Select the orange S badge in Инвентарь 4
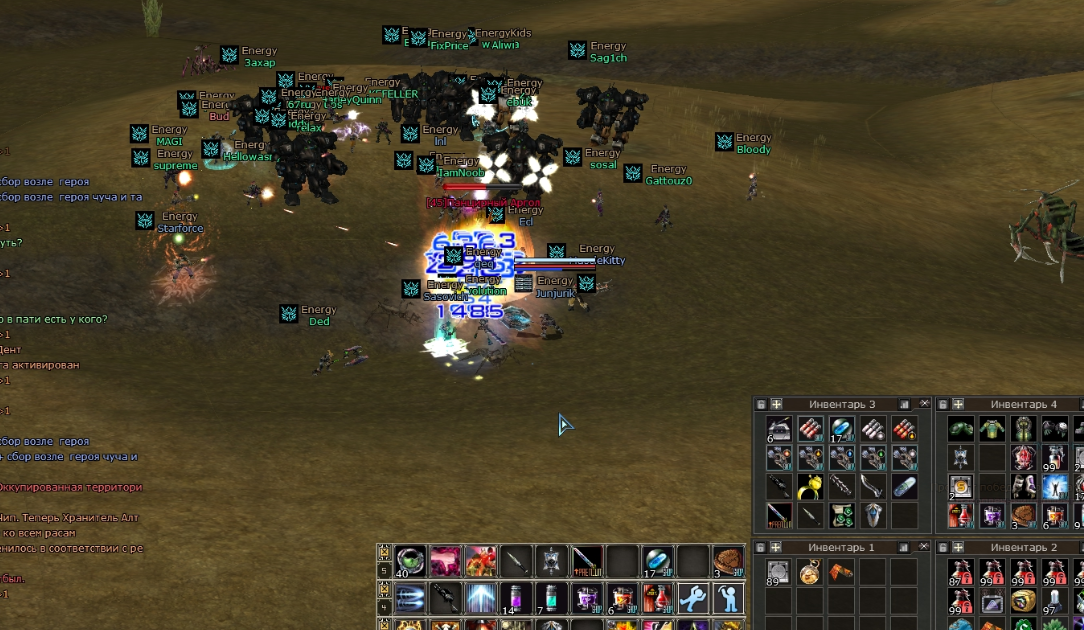This screenshot has height=630, width=1084. pyautogui.click(x=960, y=487)
